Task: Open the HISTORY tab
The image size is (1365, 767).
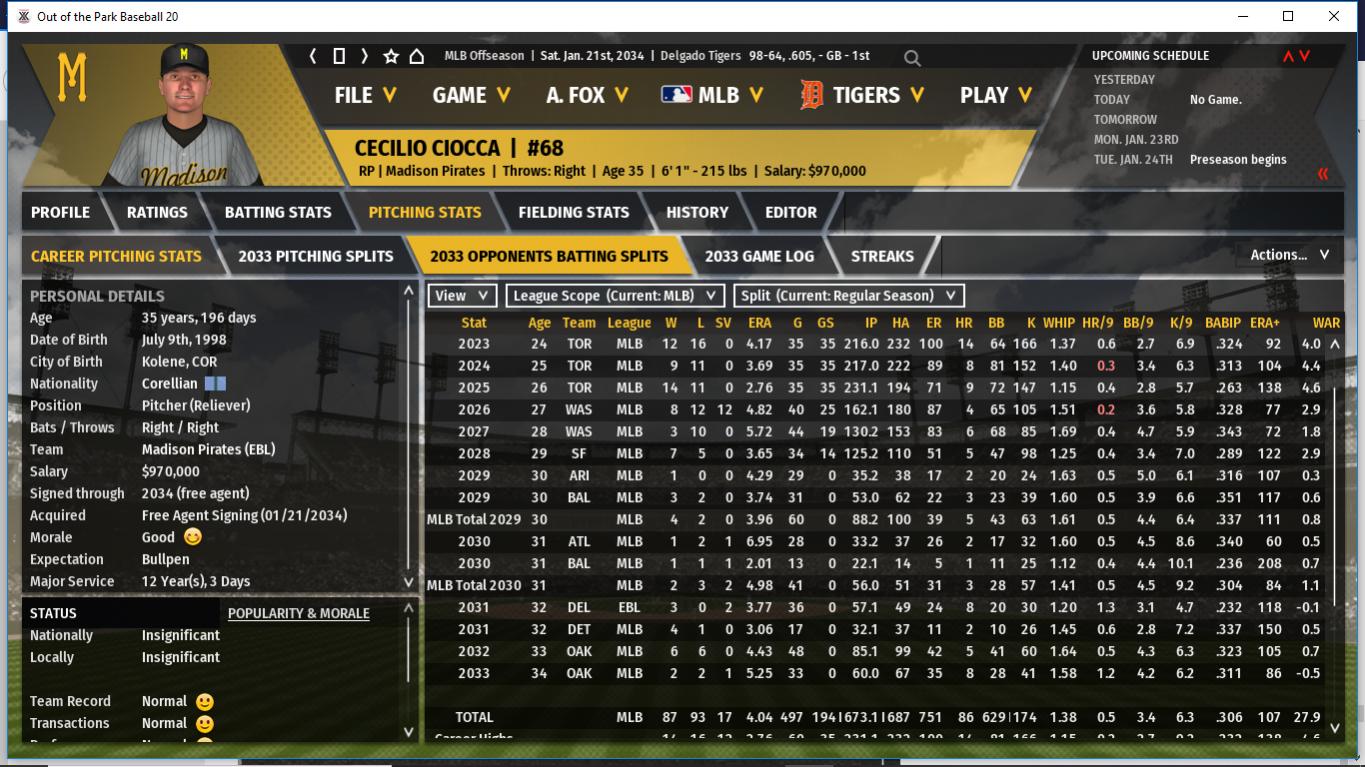Action: click(697, 212)
